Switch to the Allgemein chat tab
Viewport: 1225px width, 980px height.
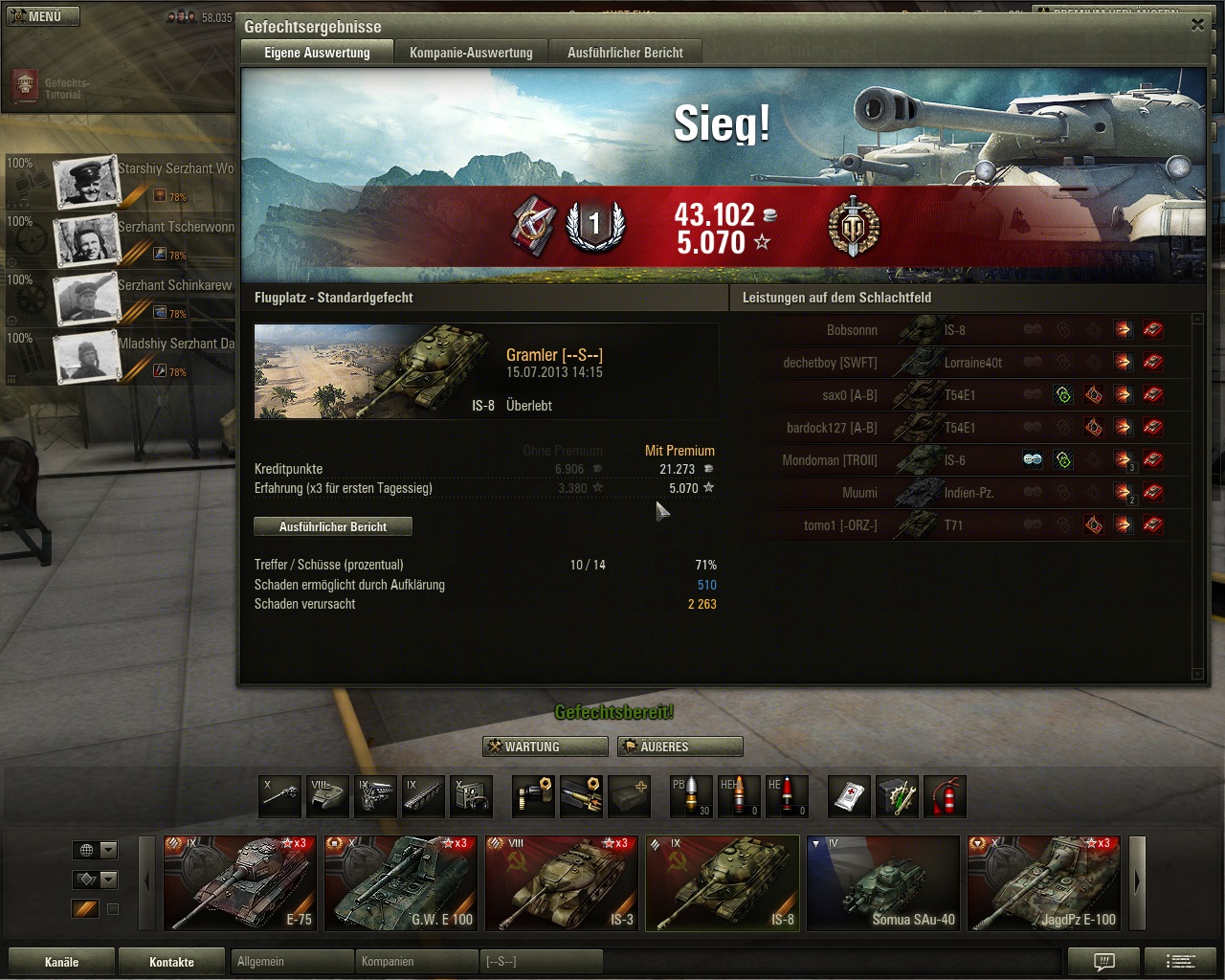click(292, 962)
